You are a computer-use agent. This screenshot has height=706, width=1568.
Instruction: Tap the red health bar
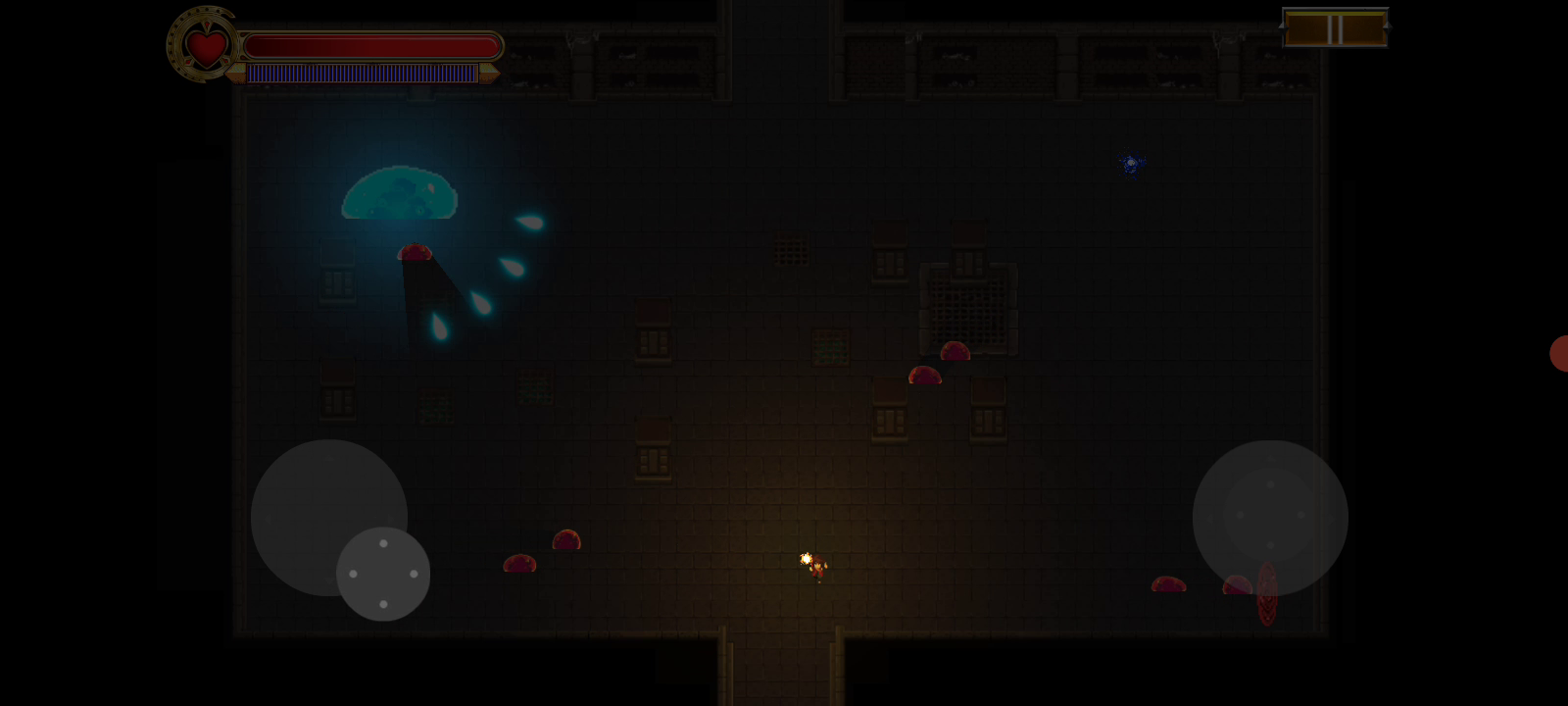[x=372, y=43]
